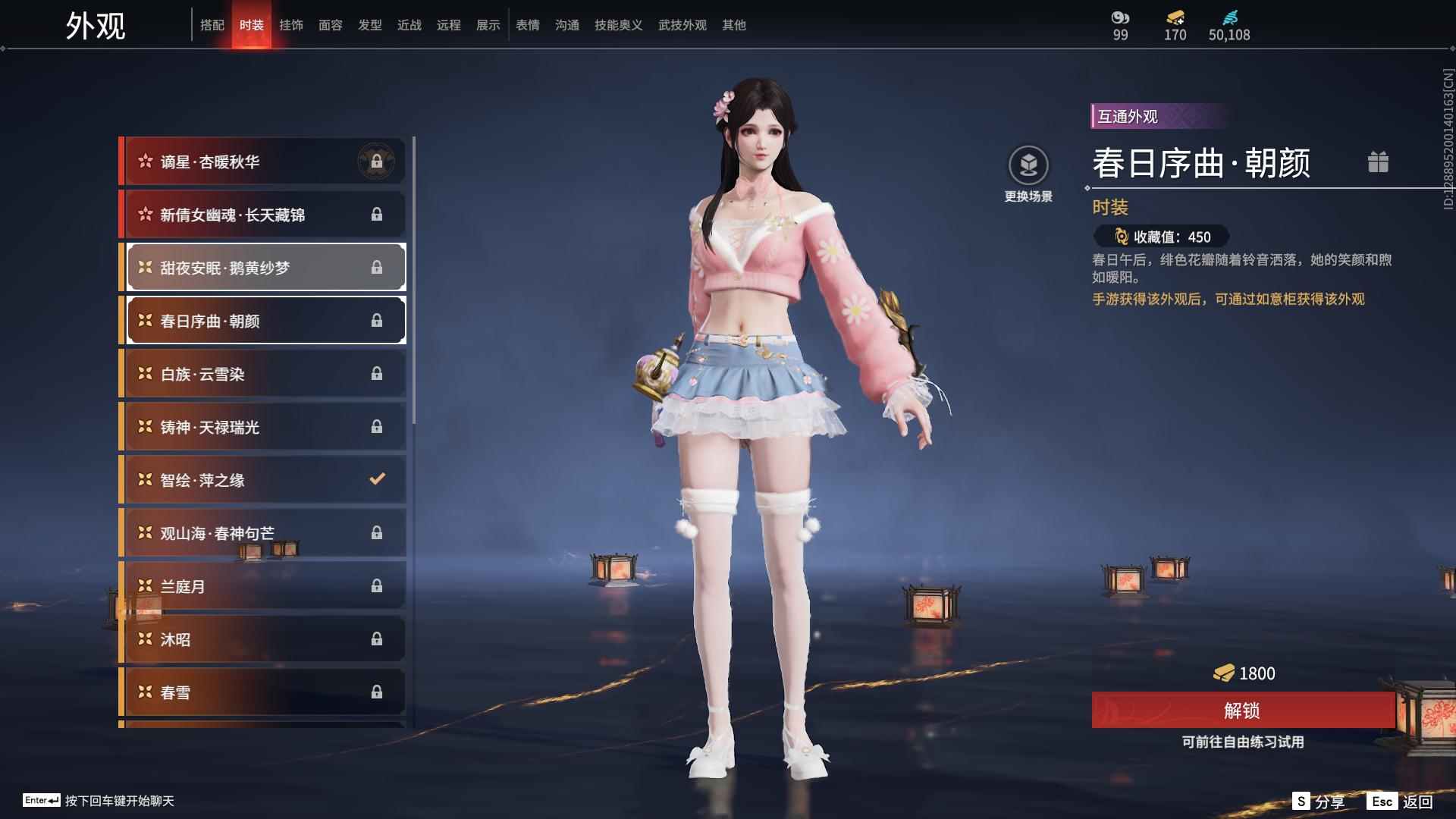Click the emblem badge on 谪星·杏暖秋华
Viewport: 1456px width, 819px height.
[x=378, y=161]
